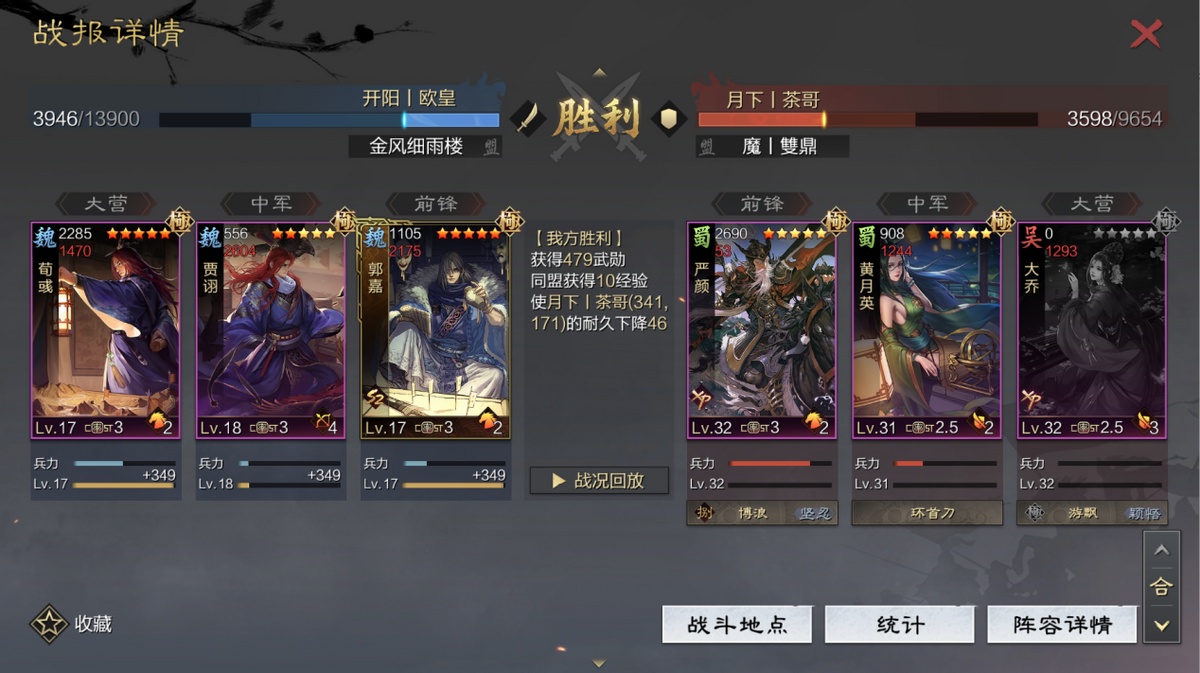Click the down arrow below 合

1160,626
